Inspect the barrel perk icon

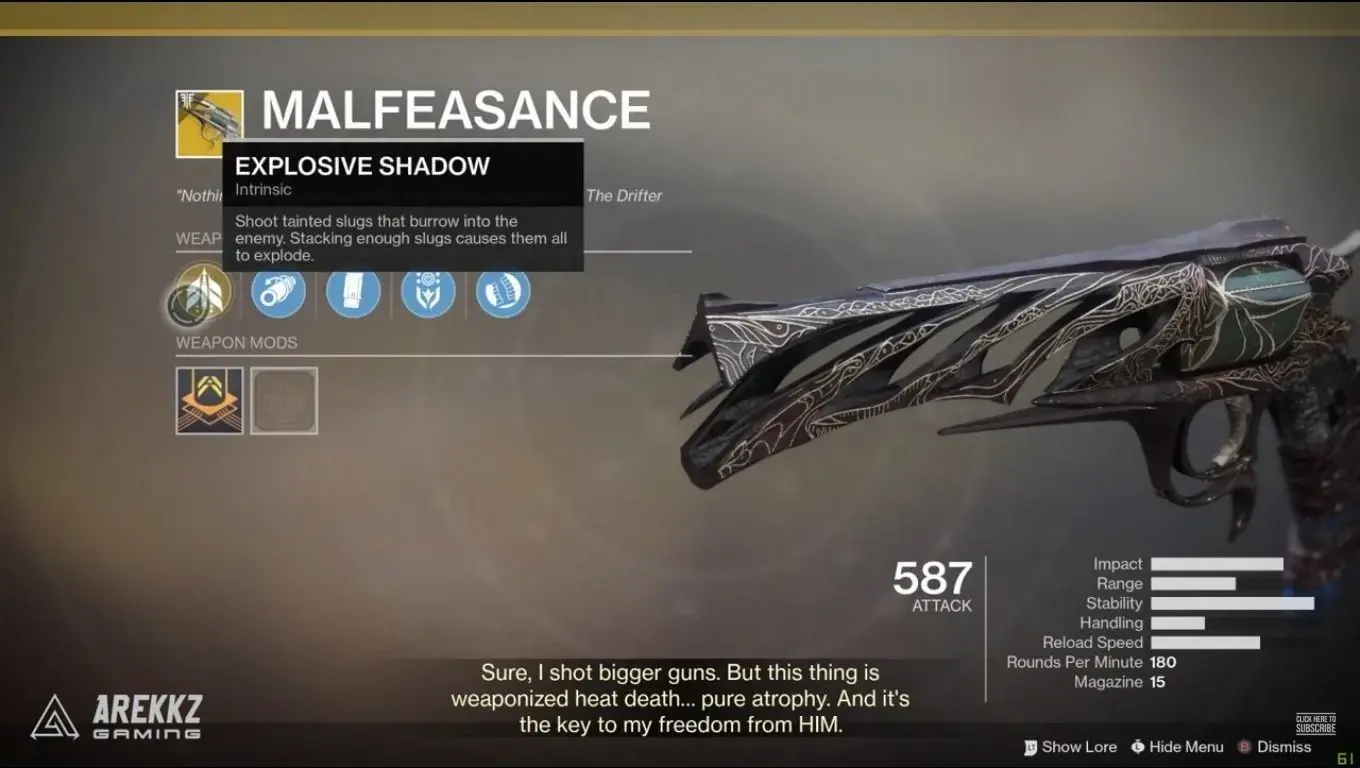click(x=277, y=292)
